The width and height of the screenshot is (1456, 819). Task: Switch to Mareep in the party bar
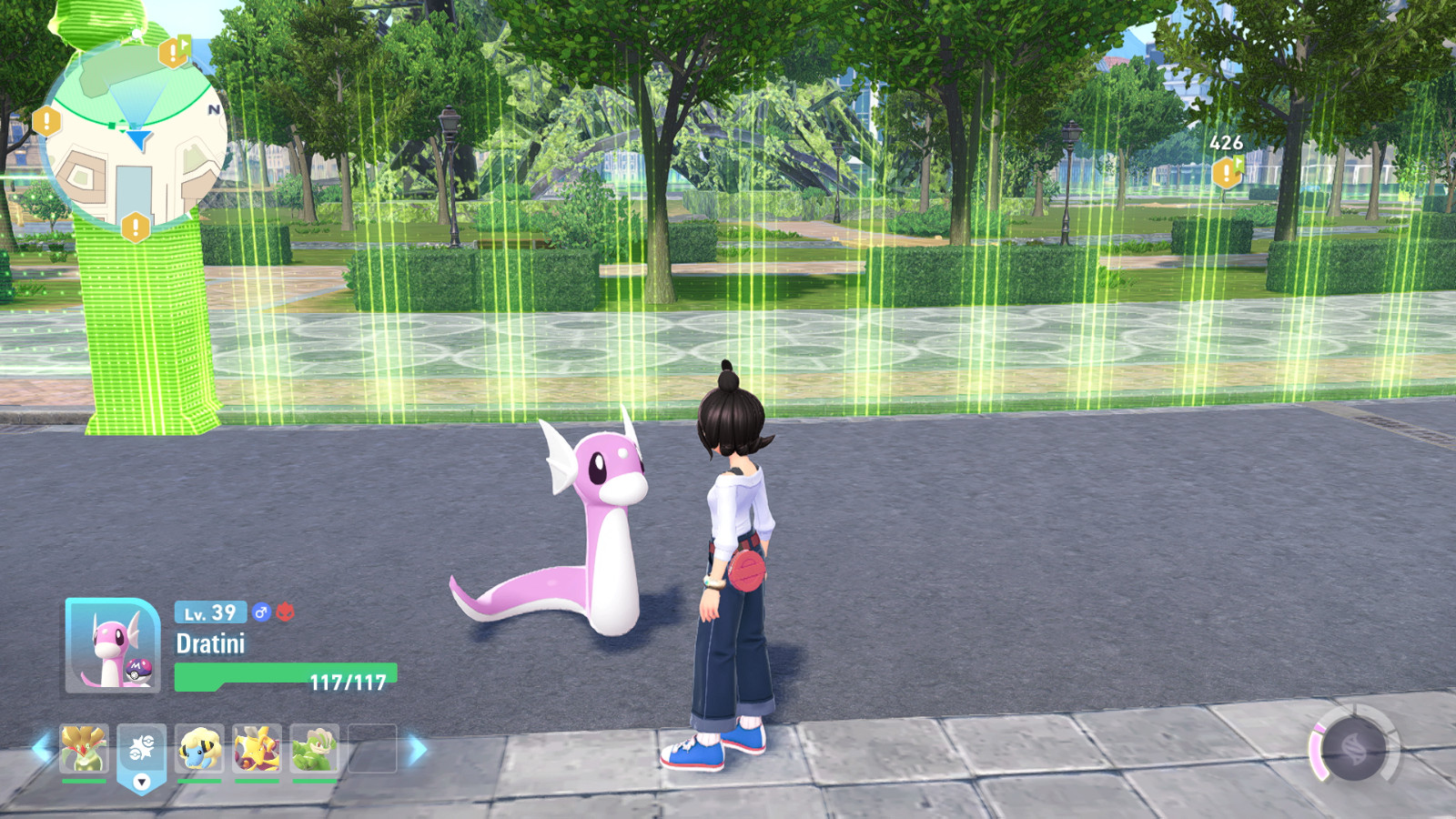[199, 749]
